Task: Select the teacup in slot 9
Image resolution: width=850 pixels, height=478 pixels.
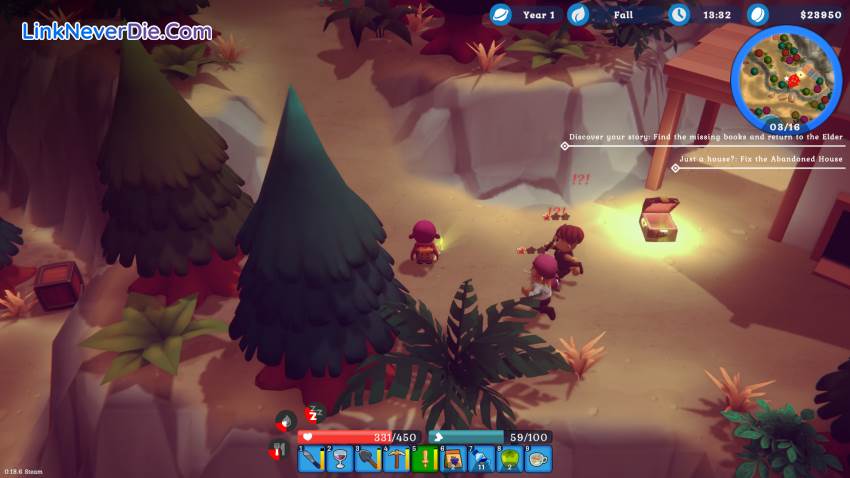Action: pos(538,459)
